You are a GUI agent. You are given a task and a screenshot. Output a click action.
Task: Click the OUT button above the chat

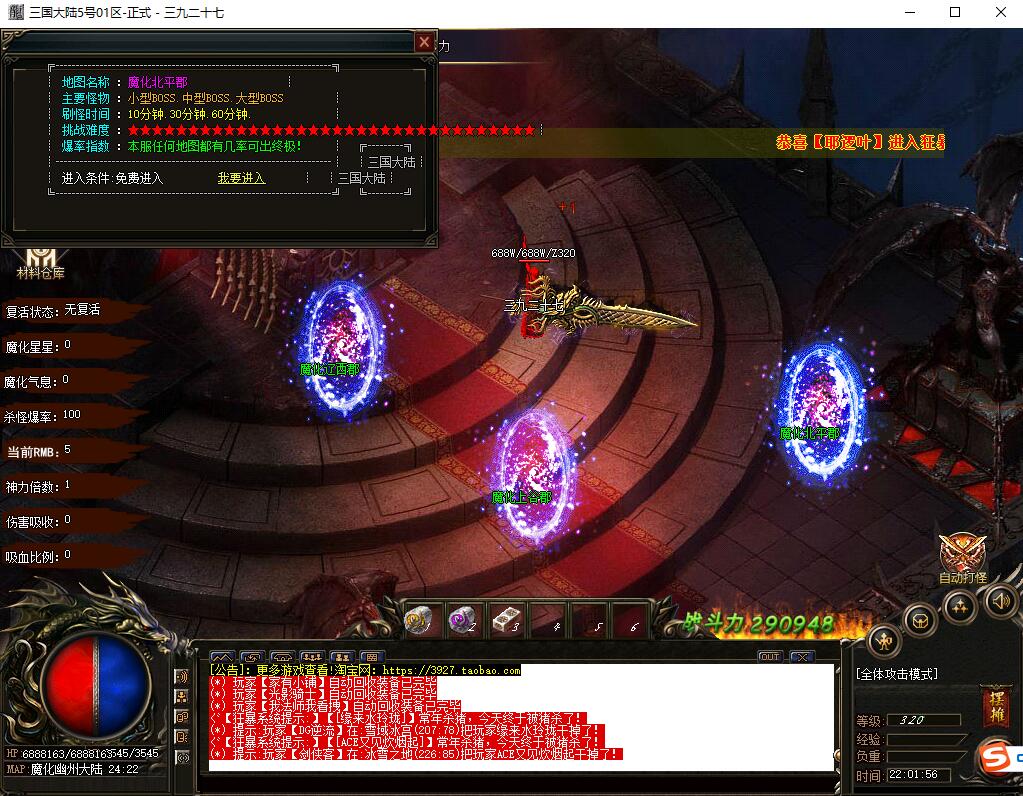point(769,657)
